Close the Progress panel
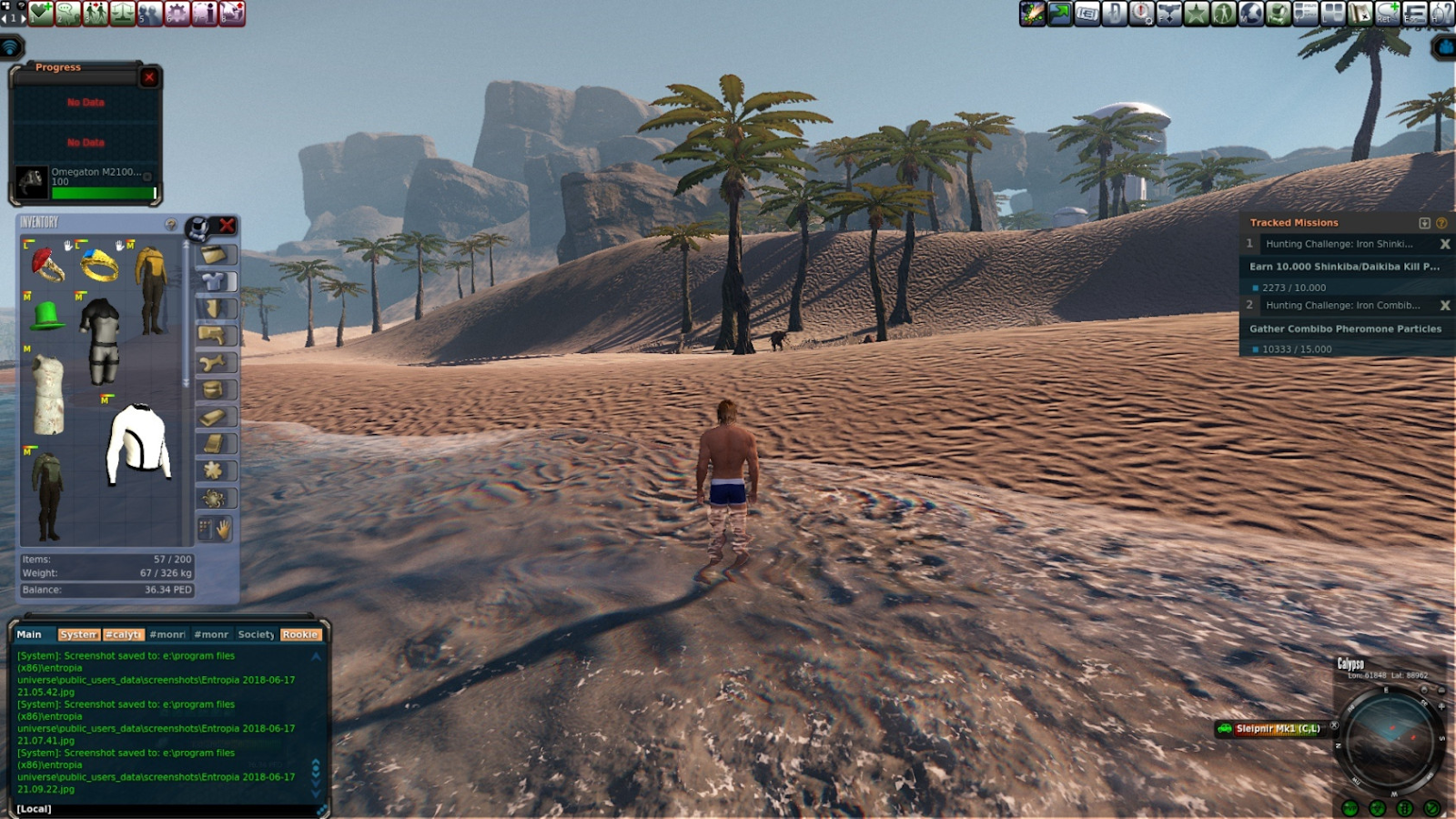 (149, 77)
